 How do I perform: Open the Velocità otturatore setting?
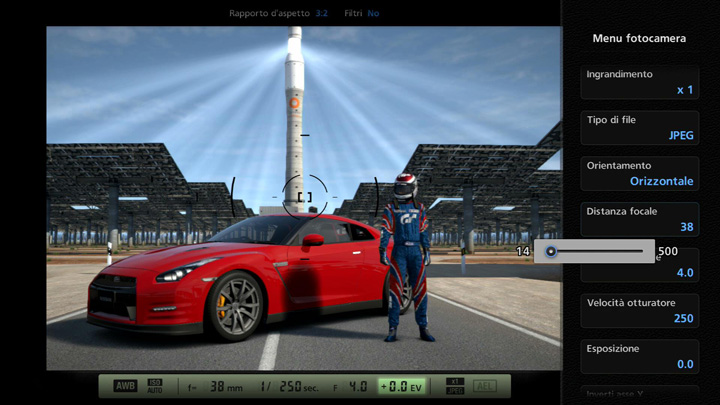(640, 310)
